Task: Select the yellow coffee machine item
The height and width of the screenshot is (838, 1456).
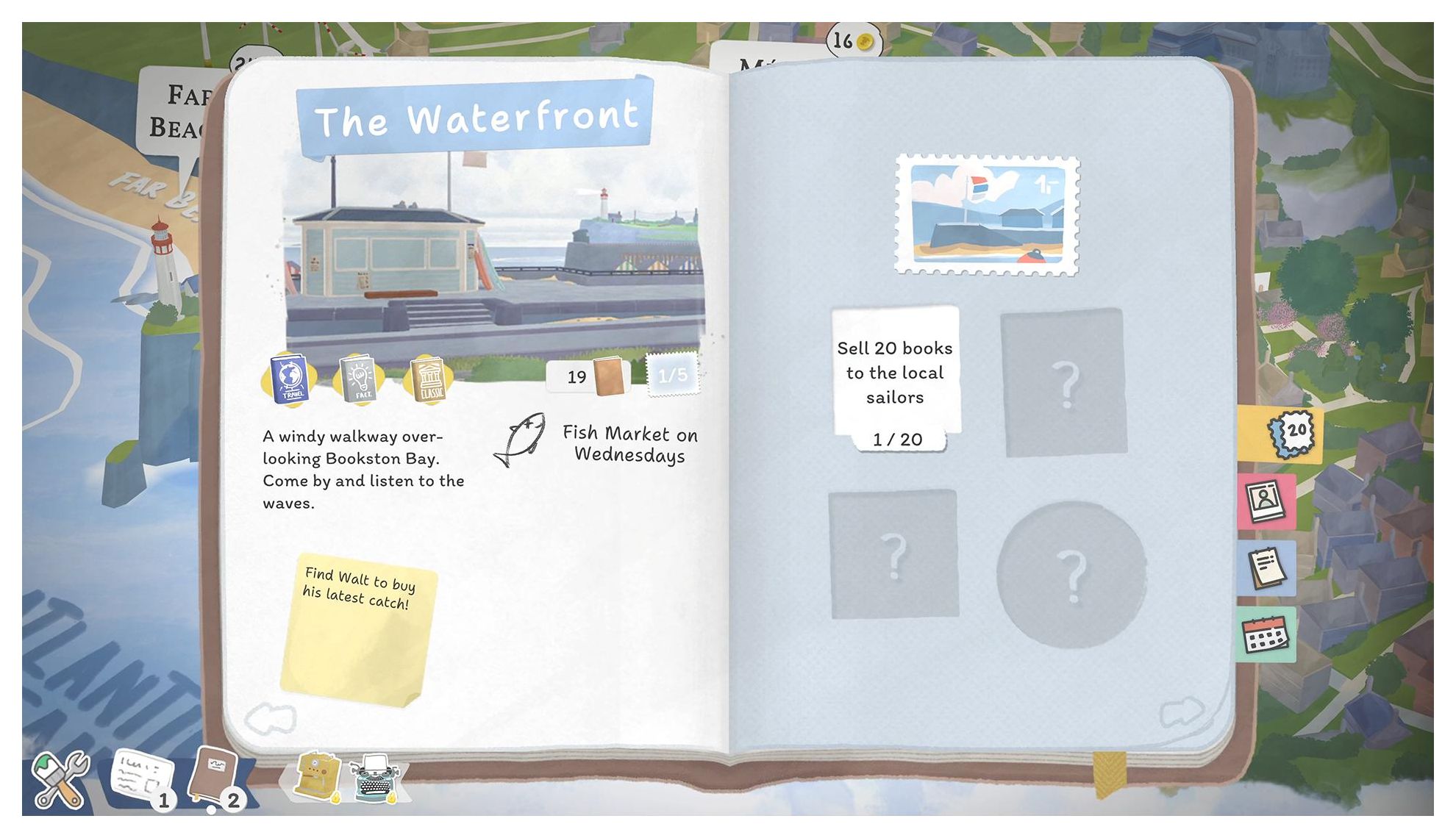Action: click(x=317, y=776)
